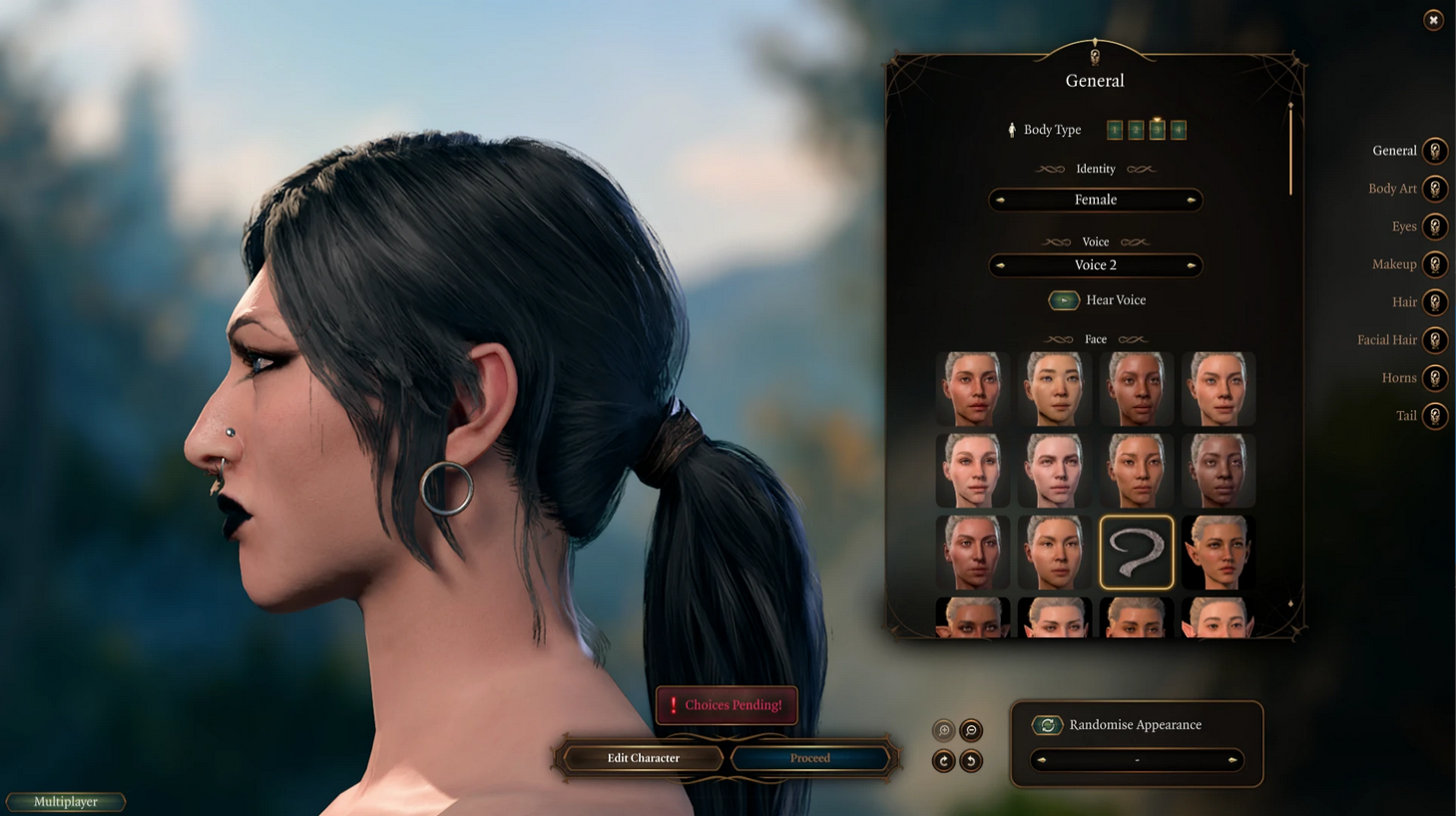Screen dimensions: 1456x816
Task: Open the Makeup customization options
Action: click(x=1435, y=263)
